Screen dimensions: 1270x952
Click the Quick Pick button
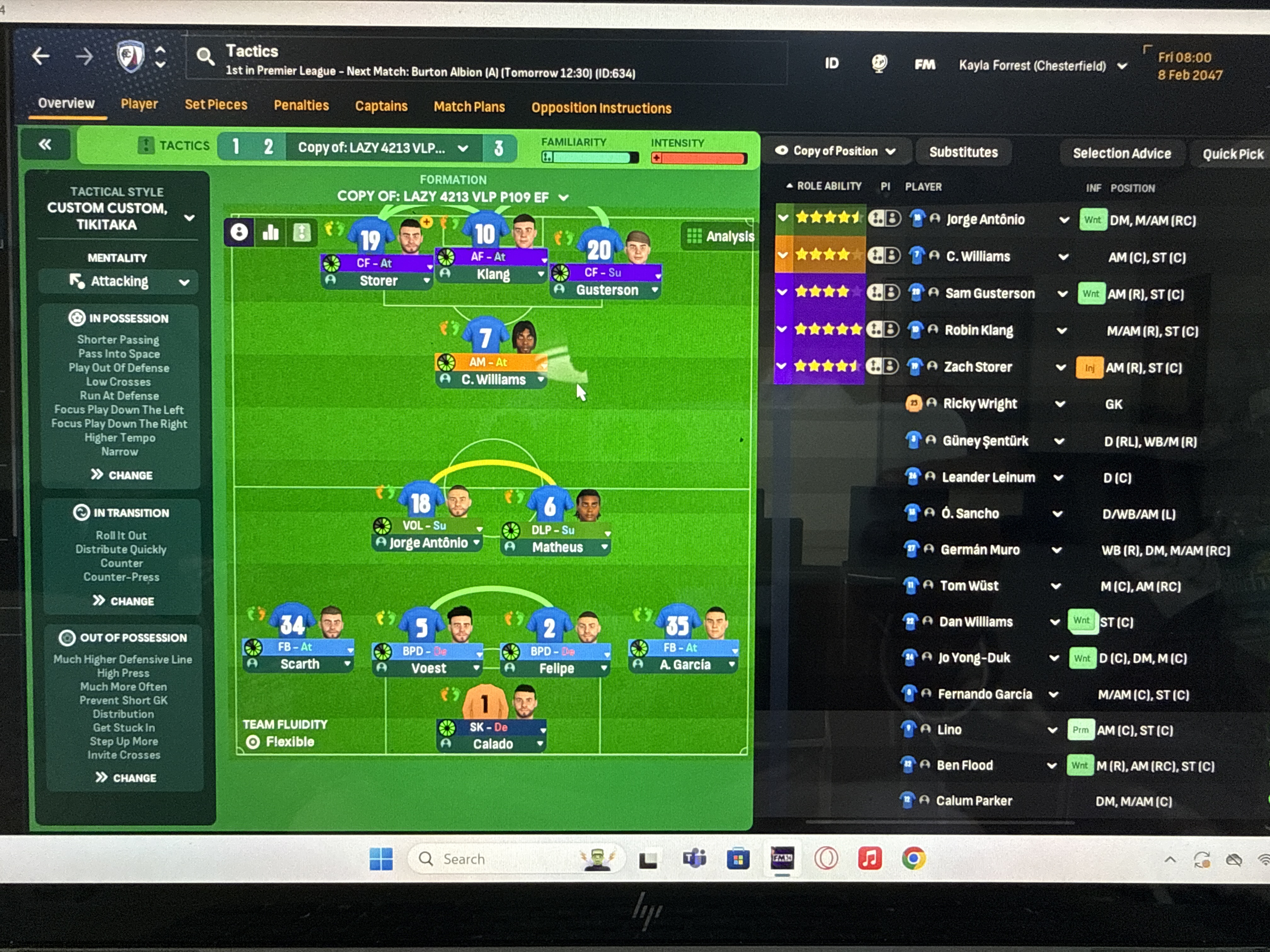1232,153
